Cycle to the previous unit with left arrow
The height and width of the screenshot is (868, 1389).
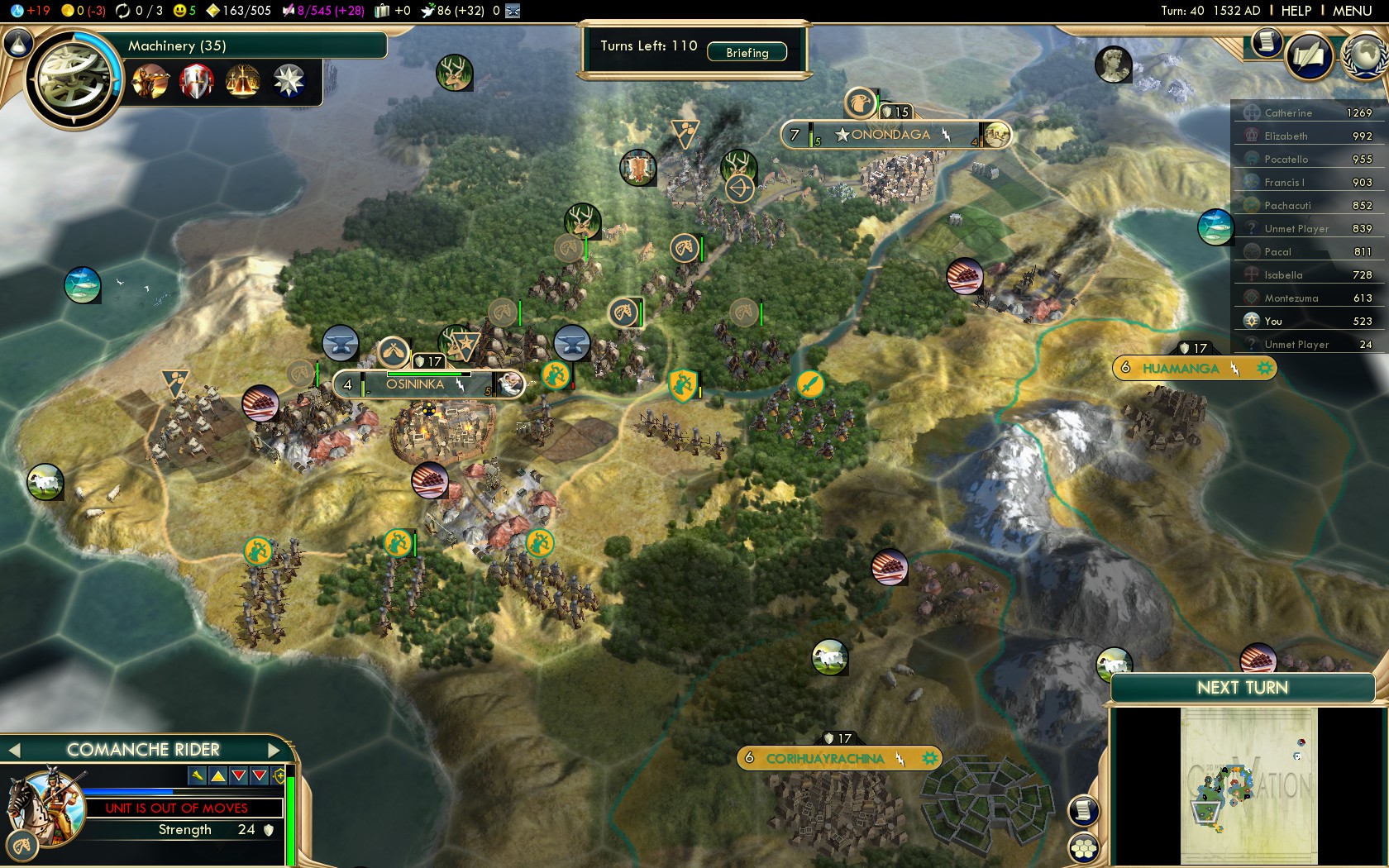[x=13, y=750]
